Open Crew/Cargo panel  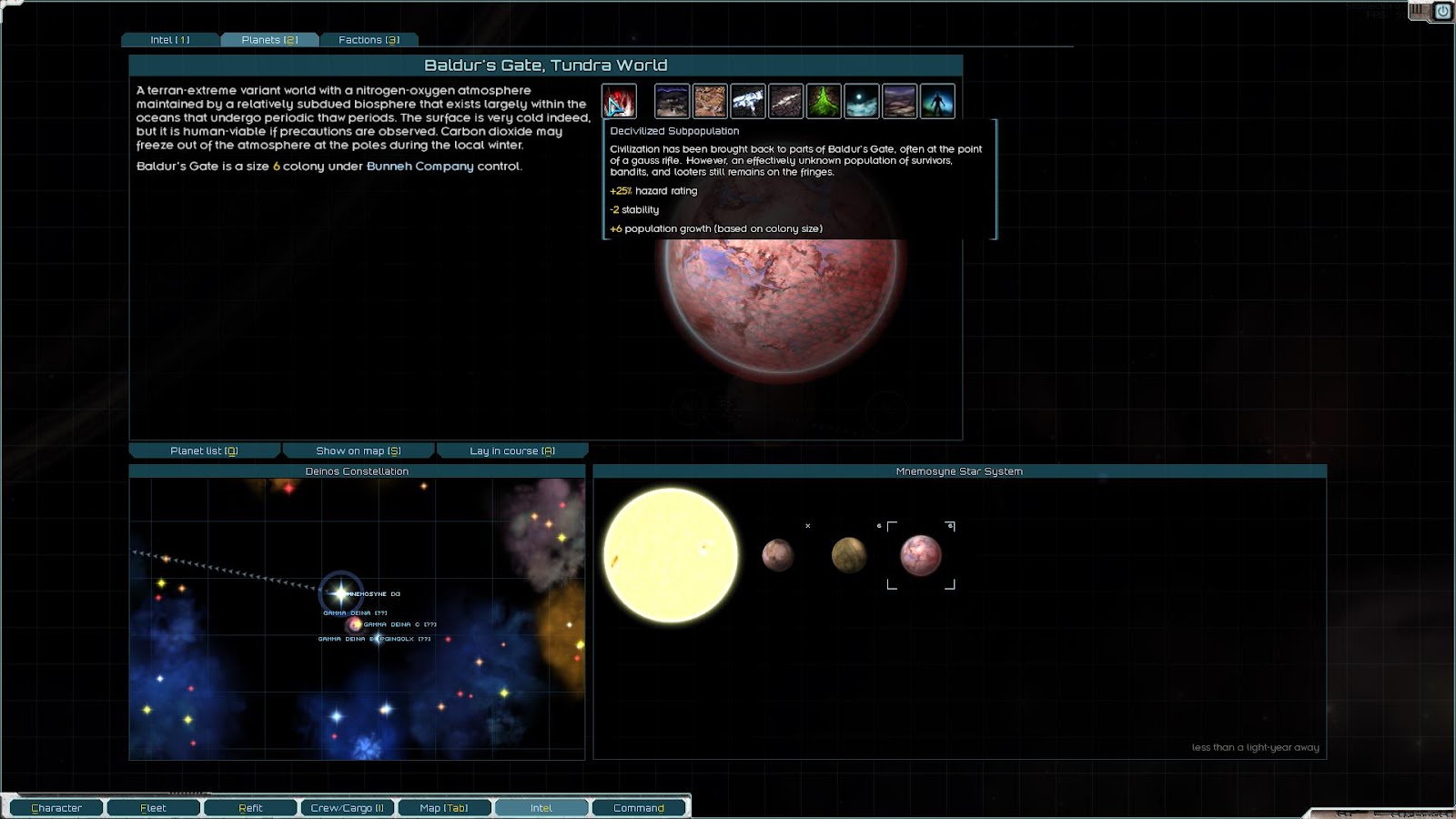[347, 808]
